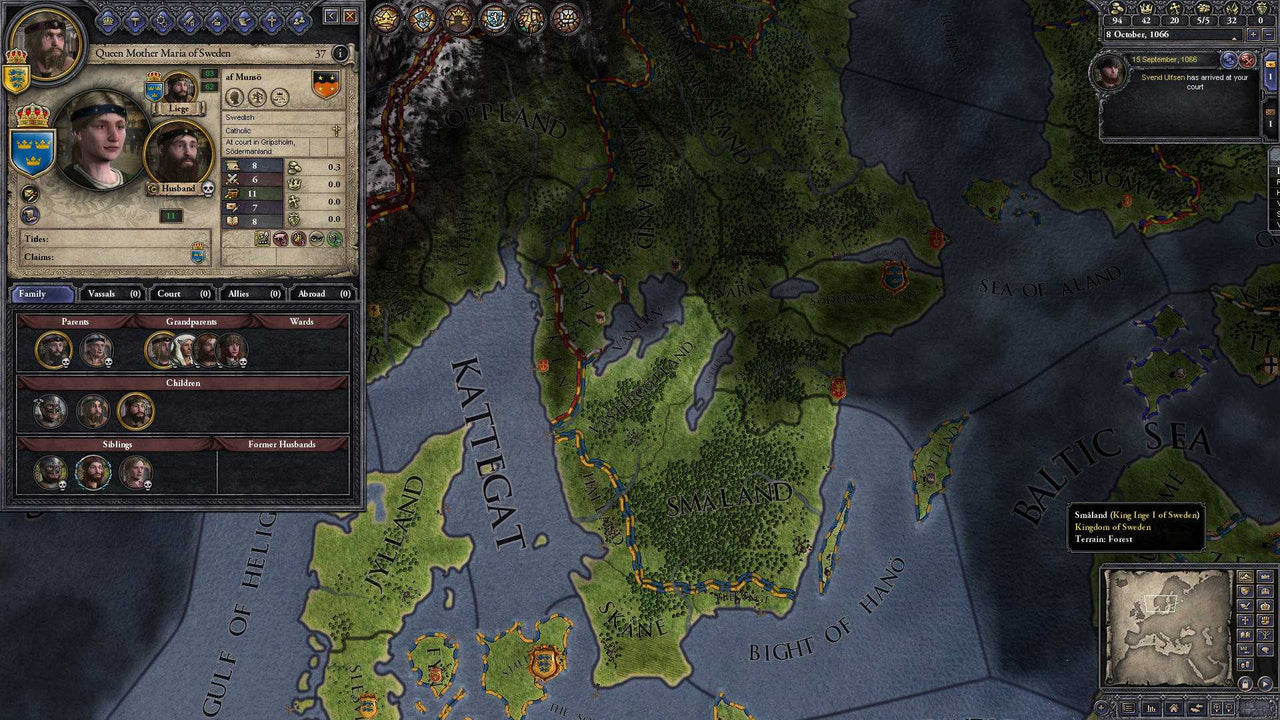
Task: Switch to the terrain map mode
Action: (x=1247, y=577)
